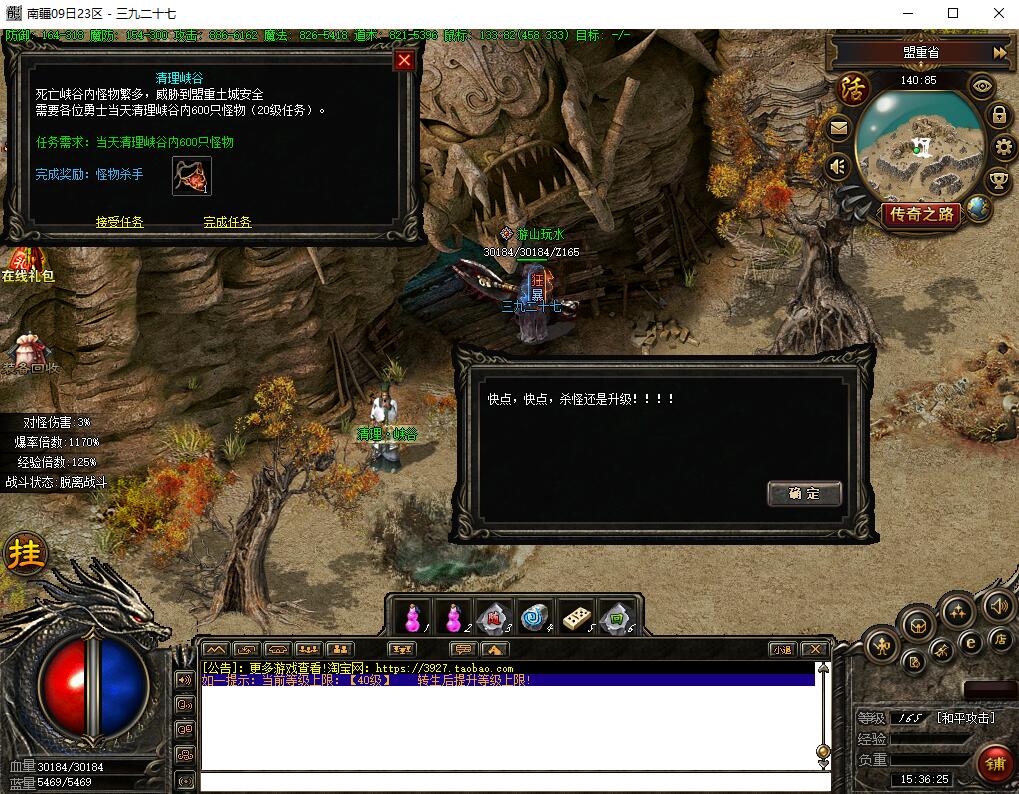Close the chat window with X
This screenshot has width=1019, height=794.
point(816,649)
